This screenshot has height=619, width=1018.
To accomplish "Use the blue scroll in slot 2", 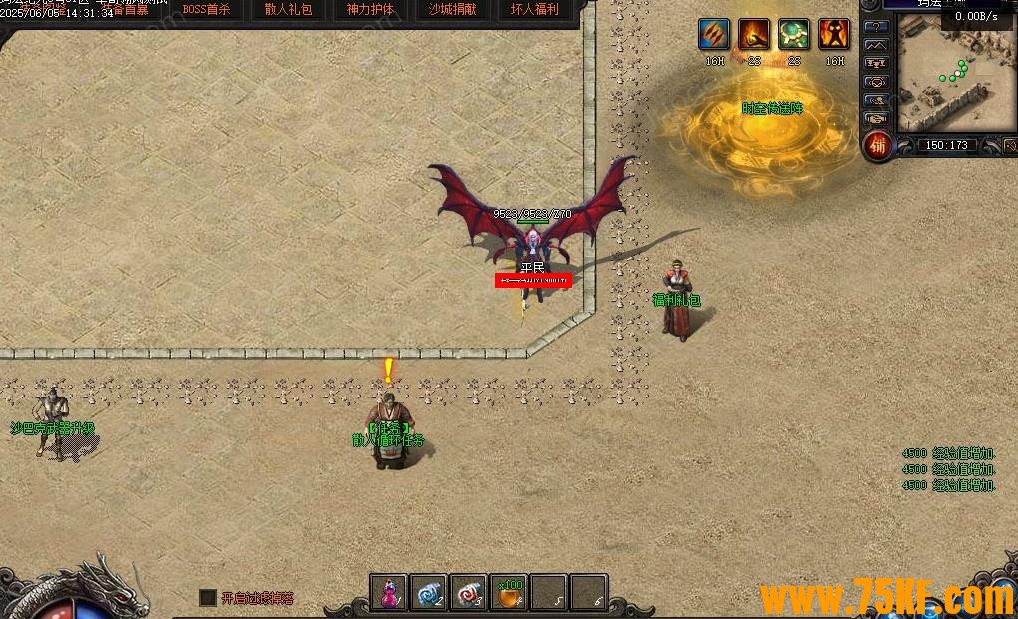I will (428, 592).
